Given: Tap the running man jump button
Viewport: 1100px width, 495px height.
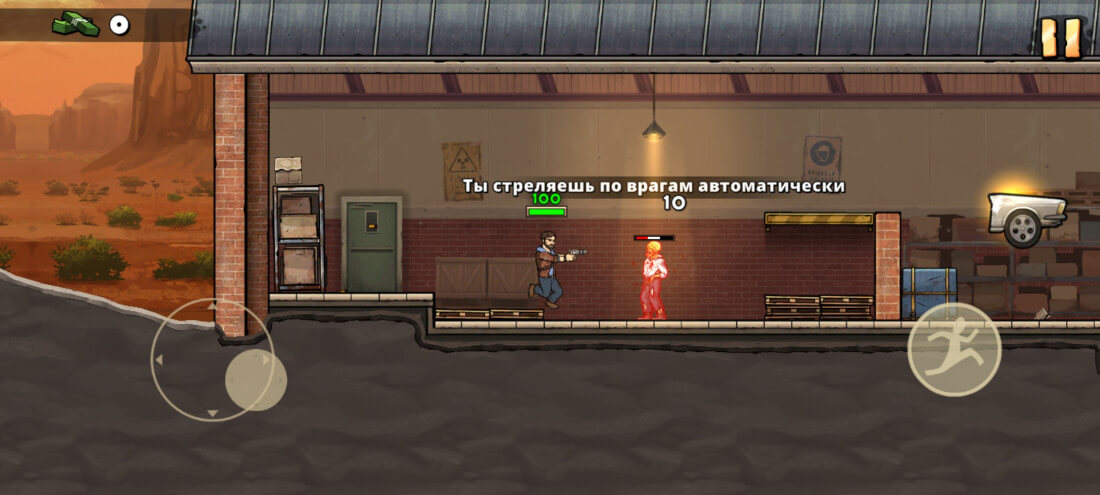Looking at the screenshot, I should [x=954, y=349].
